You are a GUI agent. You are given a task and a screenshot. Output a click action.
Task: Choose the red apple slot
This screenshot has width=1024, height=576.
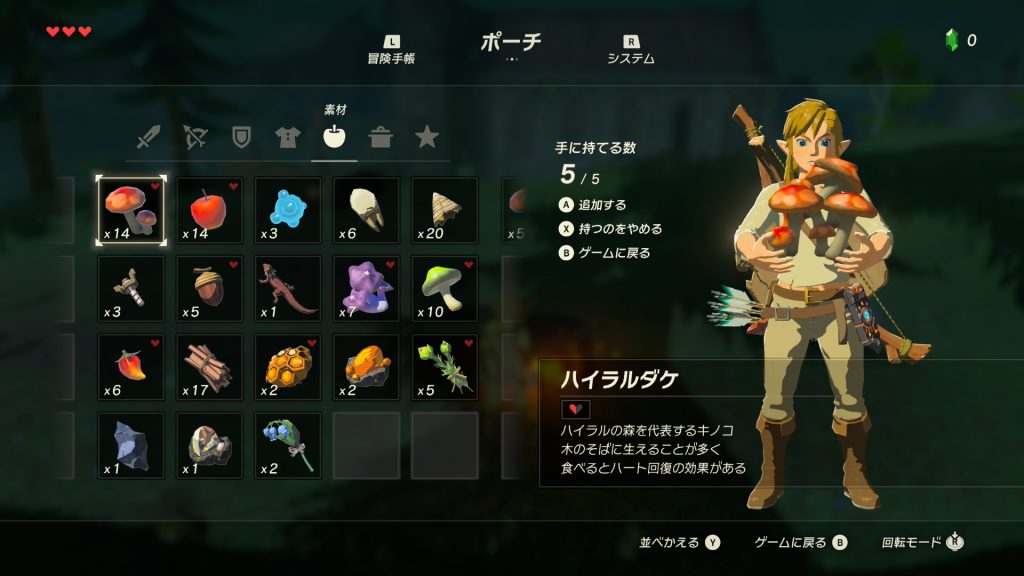(x=209, y=210)
